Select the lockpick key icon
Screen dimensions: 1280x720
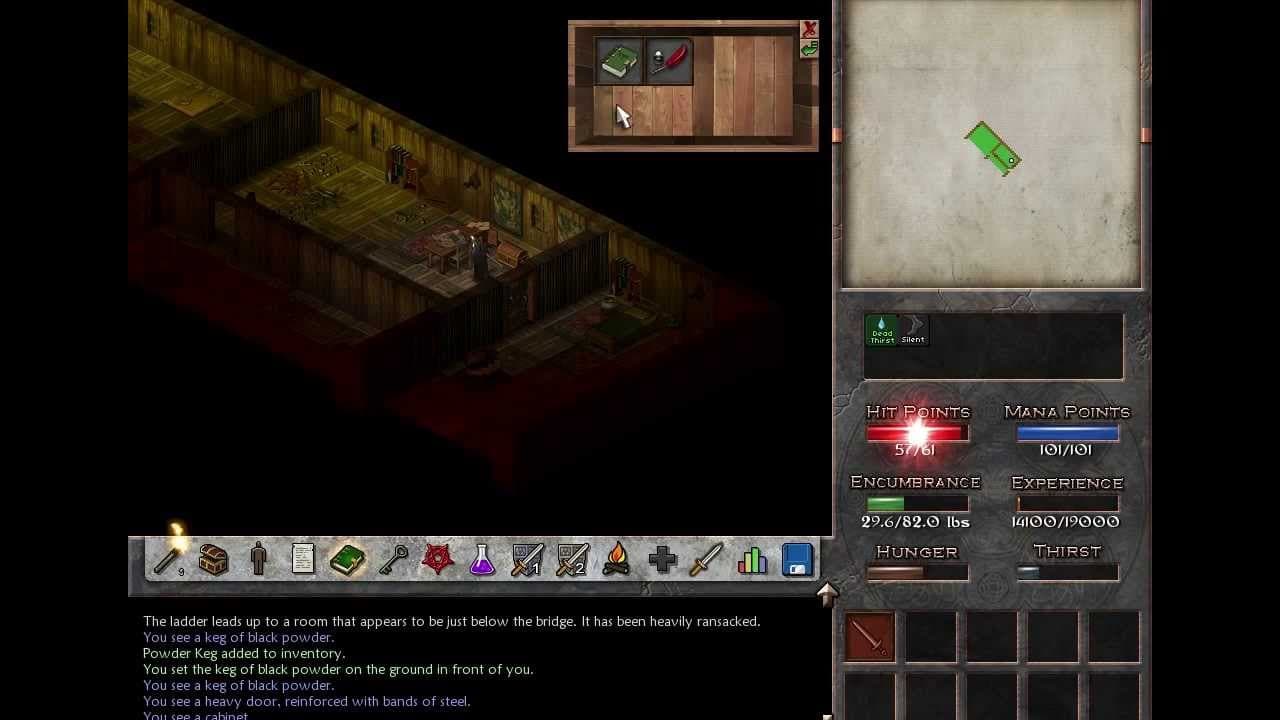click(395, 560)
